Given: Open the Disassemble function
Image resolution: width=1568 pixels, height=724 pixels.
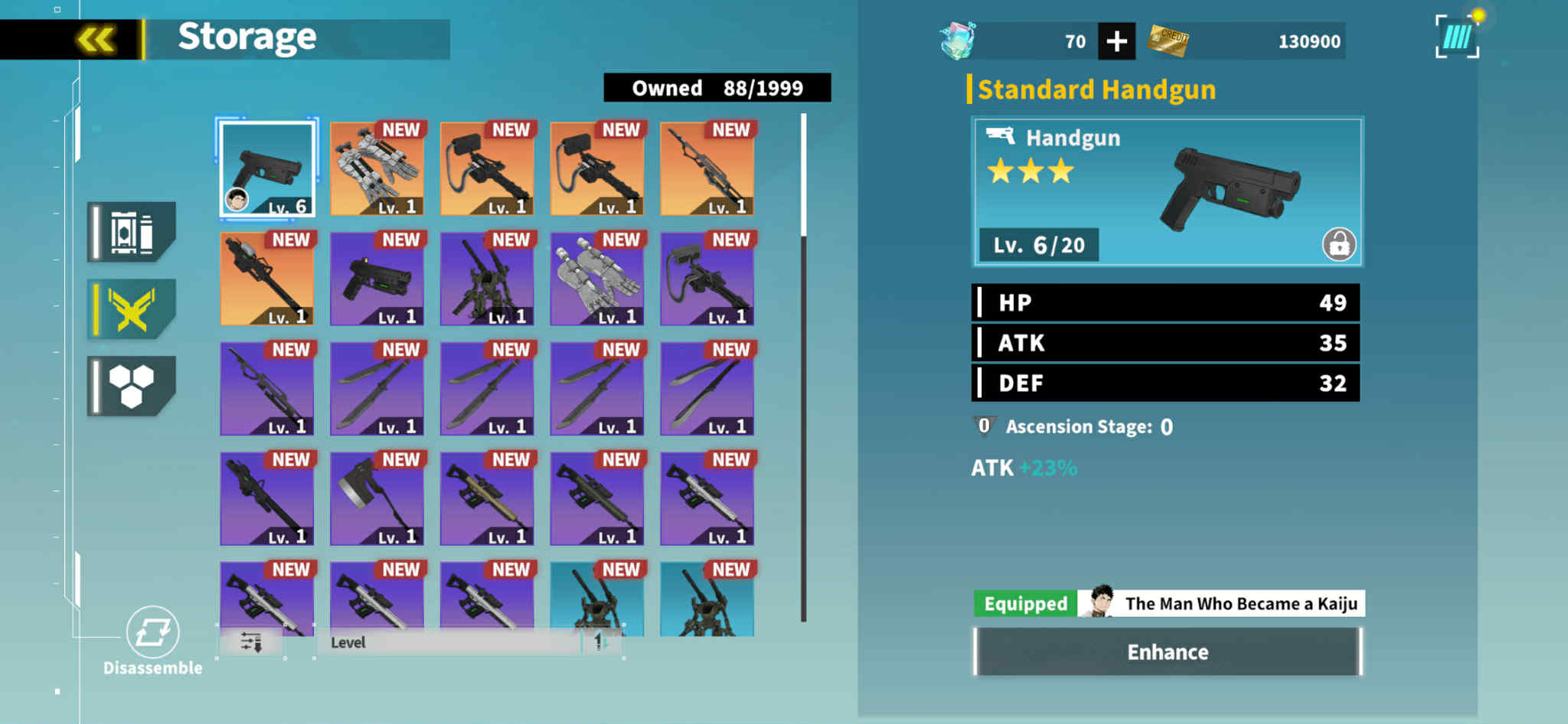Looking at the screenshot, I should (x=152, y=640).
